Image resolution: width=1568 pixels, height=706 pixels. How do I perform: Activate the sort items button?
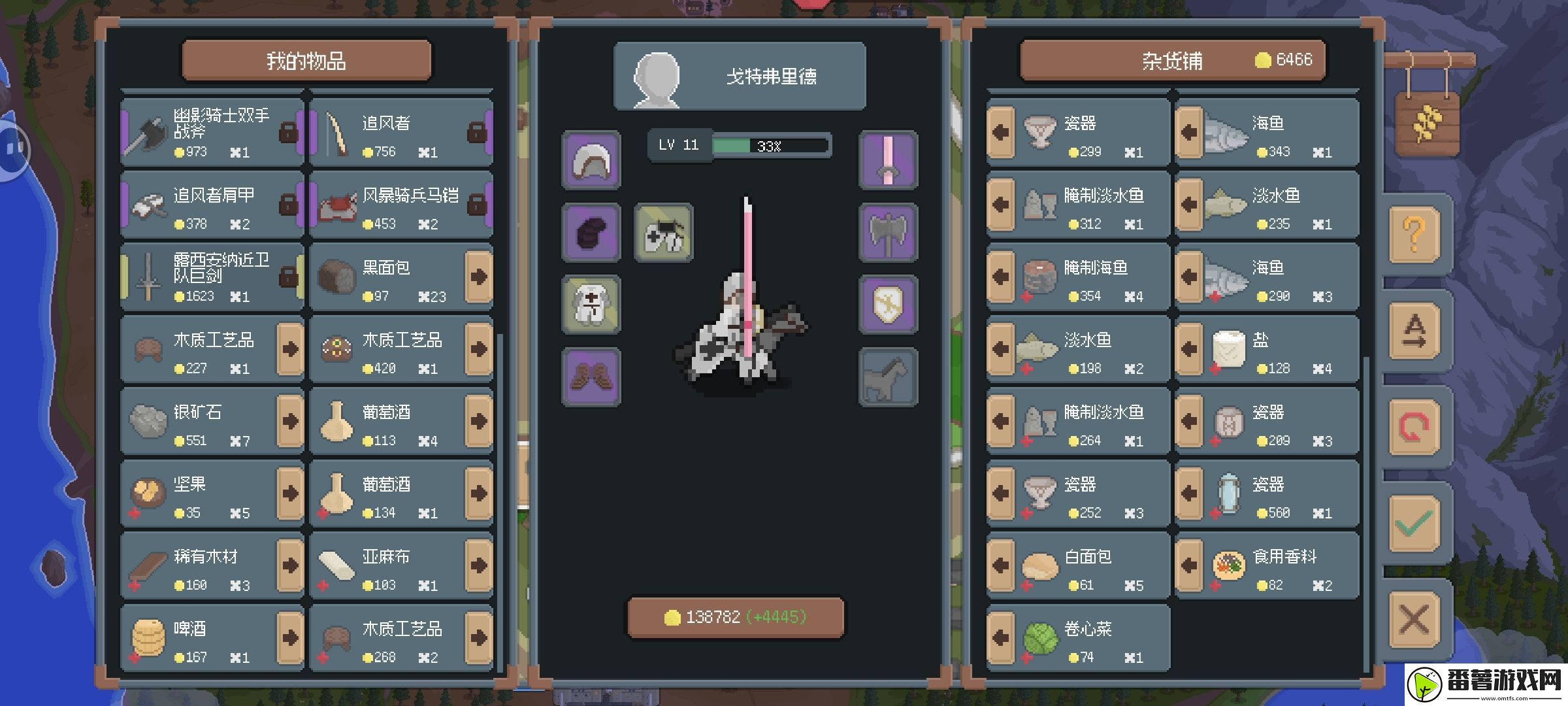click(1414, 331)
